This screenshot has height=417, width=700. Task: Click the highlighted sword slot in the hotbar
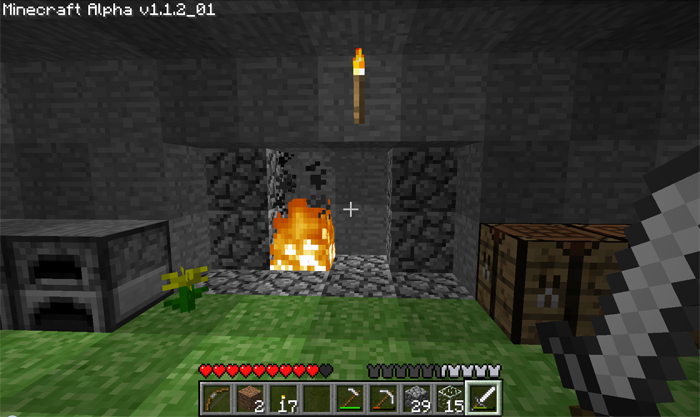[482, 398]
